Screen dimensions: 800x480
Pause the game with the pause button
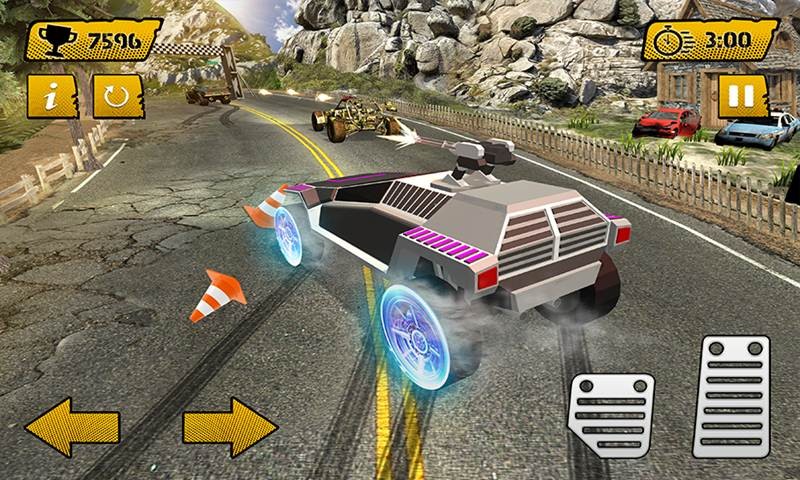click(739, 98)
